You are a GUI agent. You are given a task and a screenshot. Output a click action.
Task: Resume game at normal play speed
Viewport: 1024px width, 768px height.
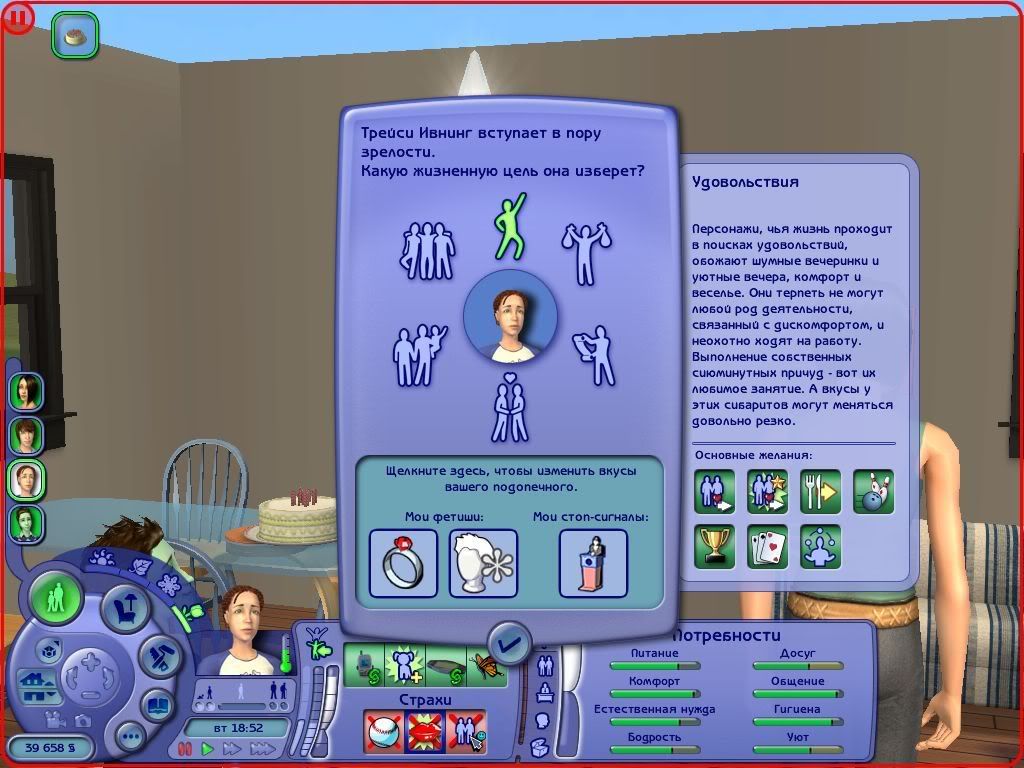[208, 748]
